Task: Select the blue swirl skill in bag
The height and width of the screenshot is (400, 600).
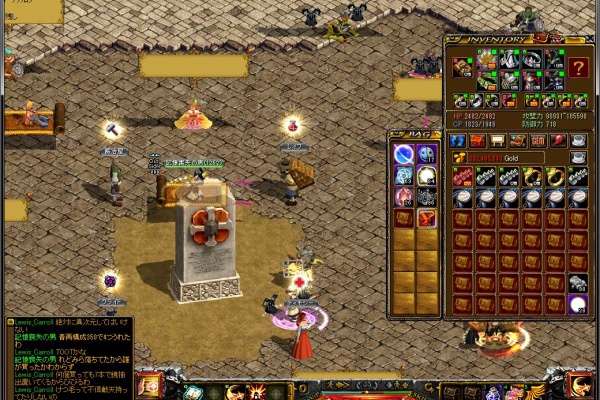Action: click(x=404, y=154)
